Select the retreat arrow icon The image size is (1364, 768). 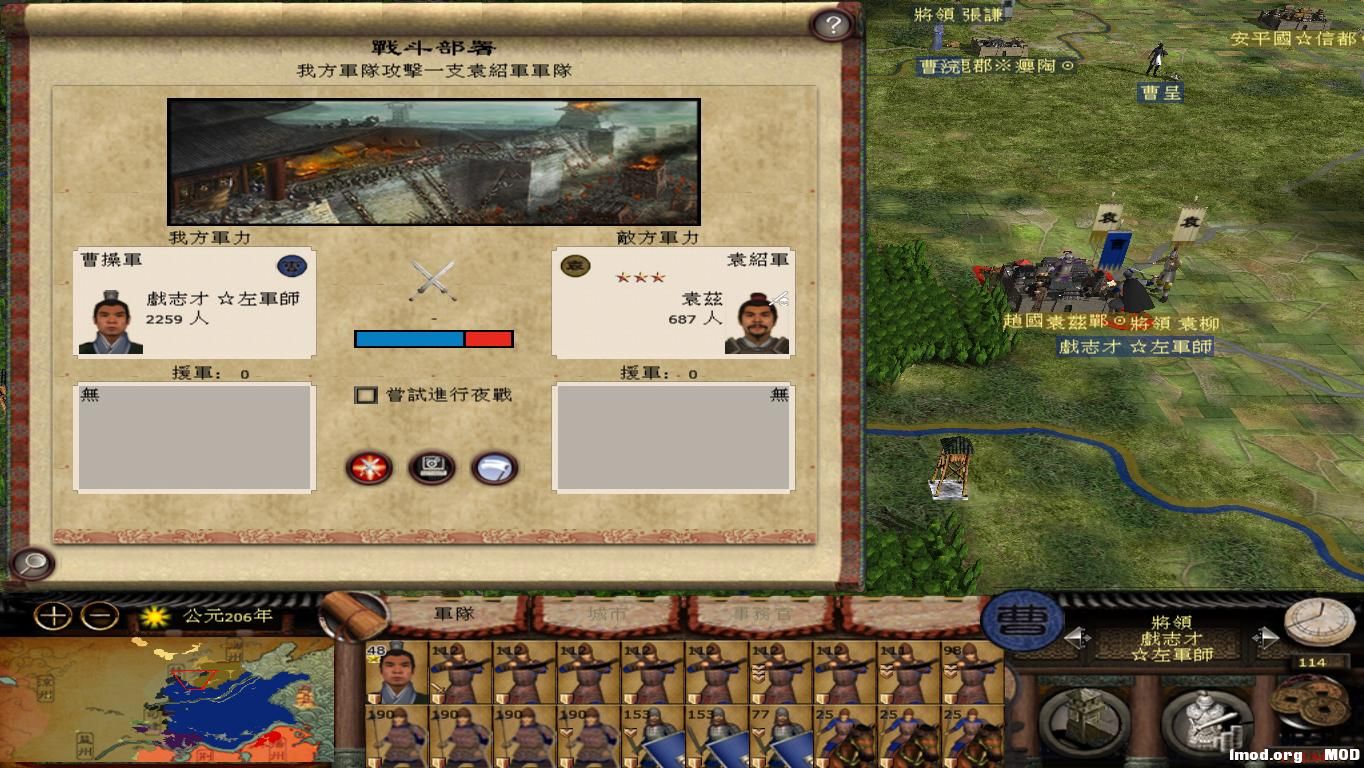point(493,468)
